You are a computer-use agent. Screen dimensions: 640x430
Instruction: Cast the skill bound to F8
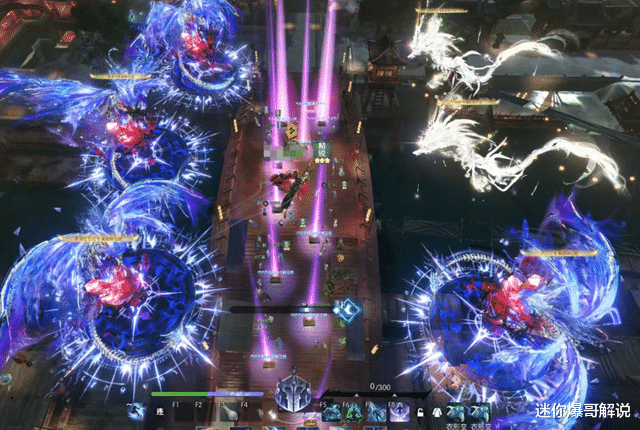400,411
